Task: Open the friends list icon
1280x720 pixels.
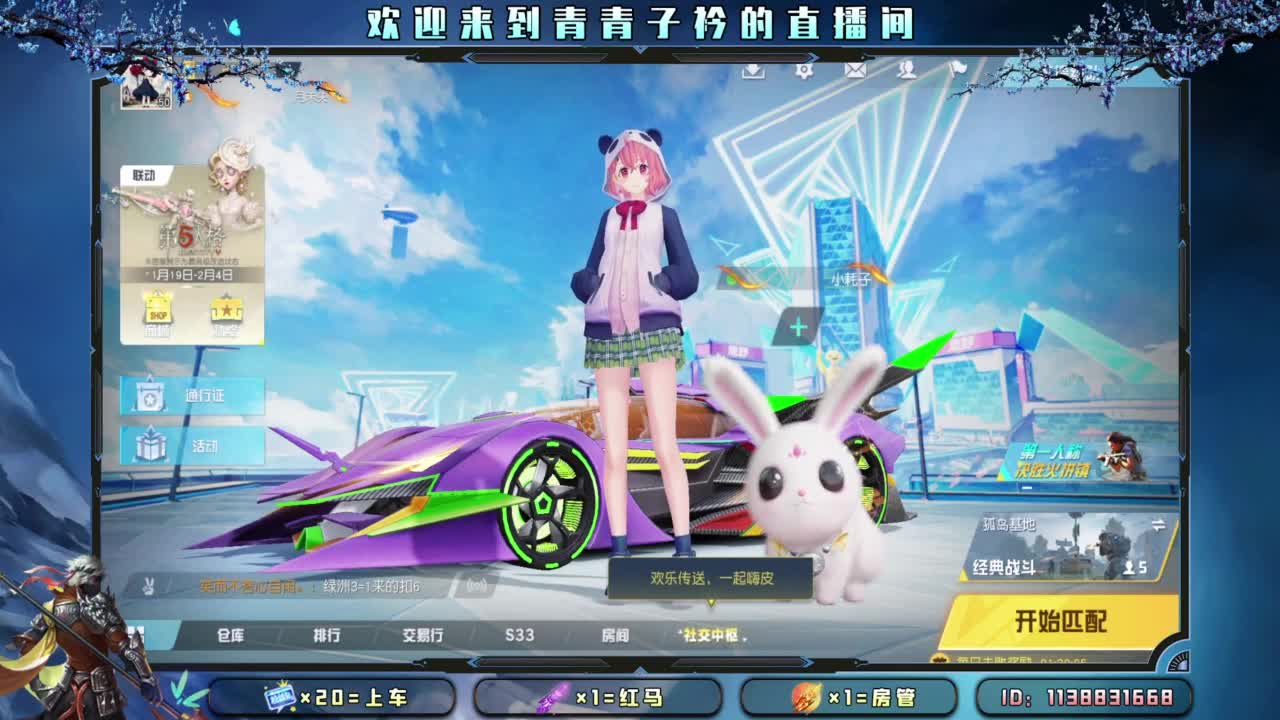Action: pos(907,72)
